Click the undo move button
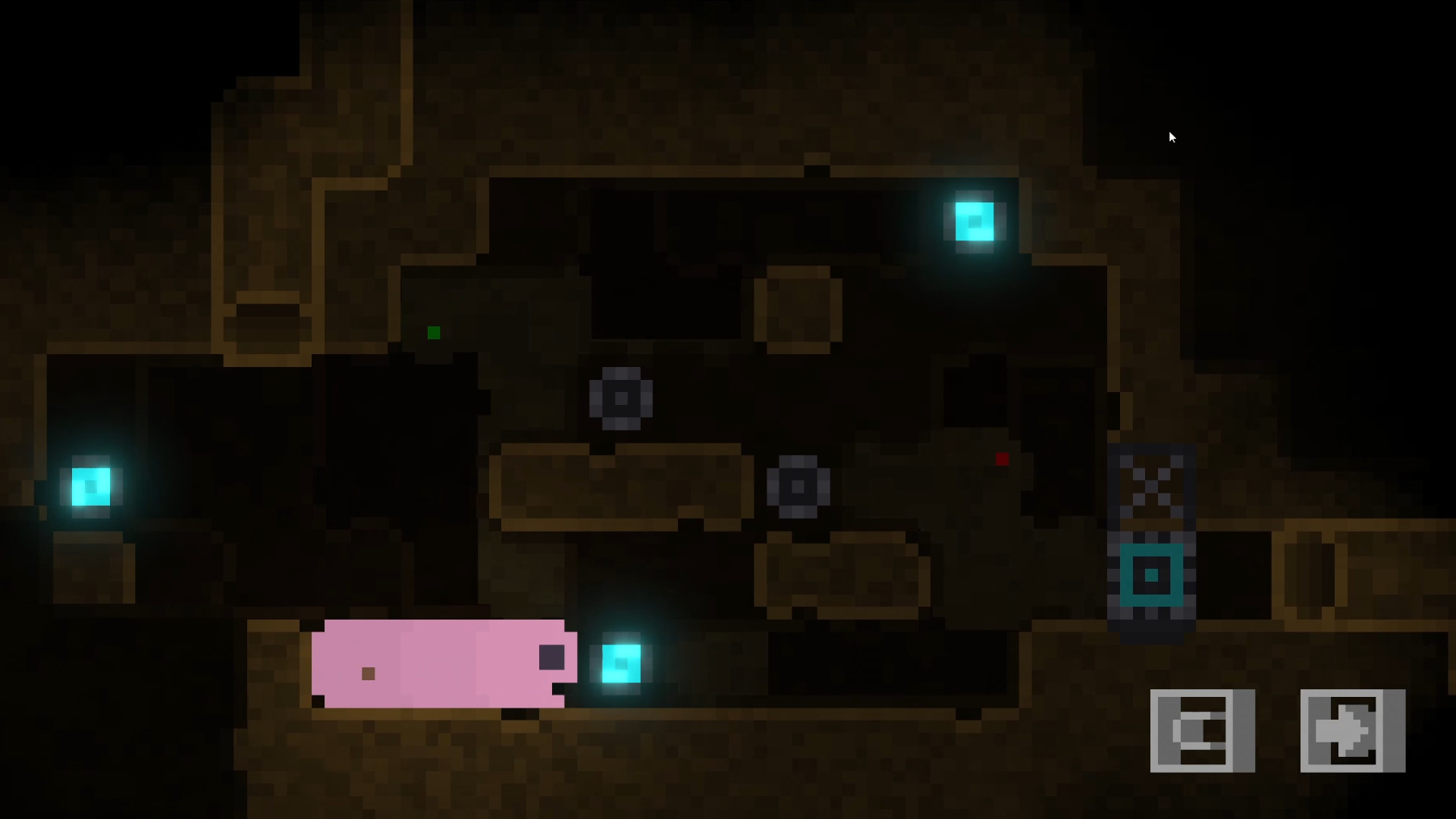This screenshot has width=1456, height=819. (x=1202, y=730)
